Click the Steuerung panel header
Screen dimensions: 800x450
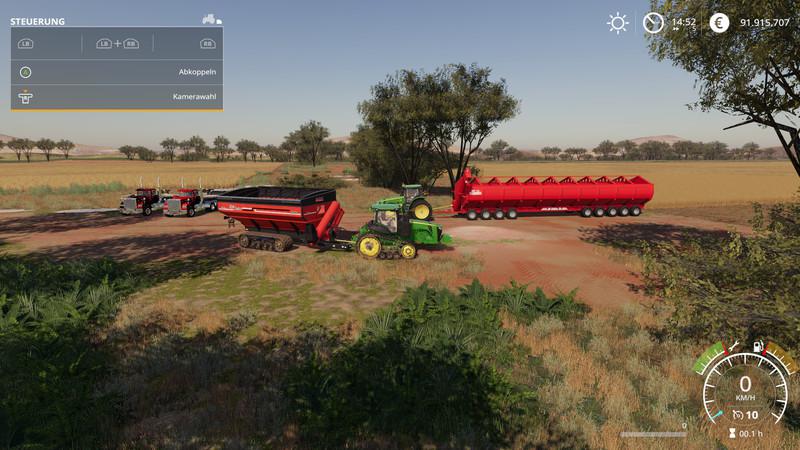point(38,21)
